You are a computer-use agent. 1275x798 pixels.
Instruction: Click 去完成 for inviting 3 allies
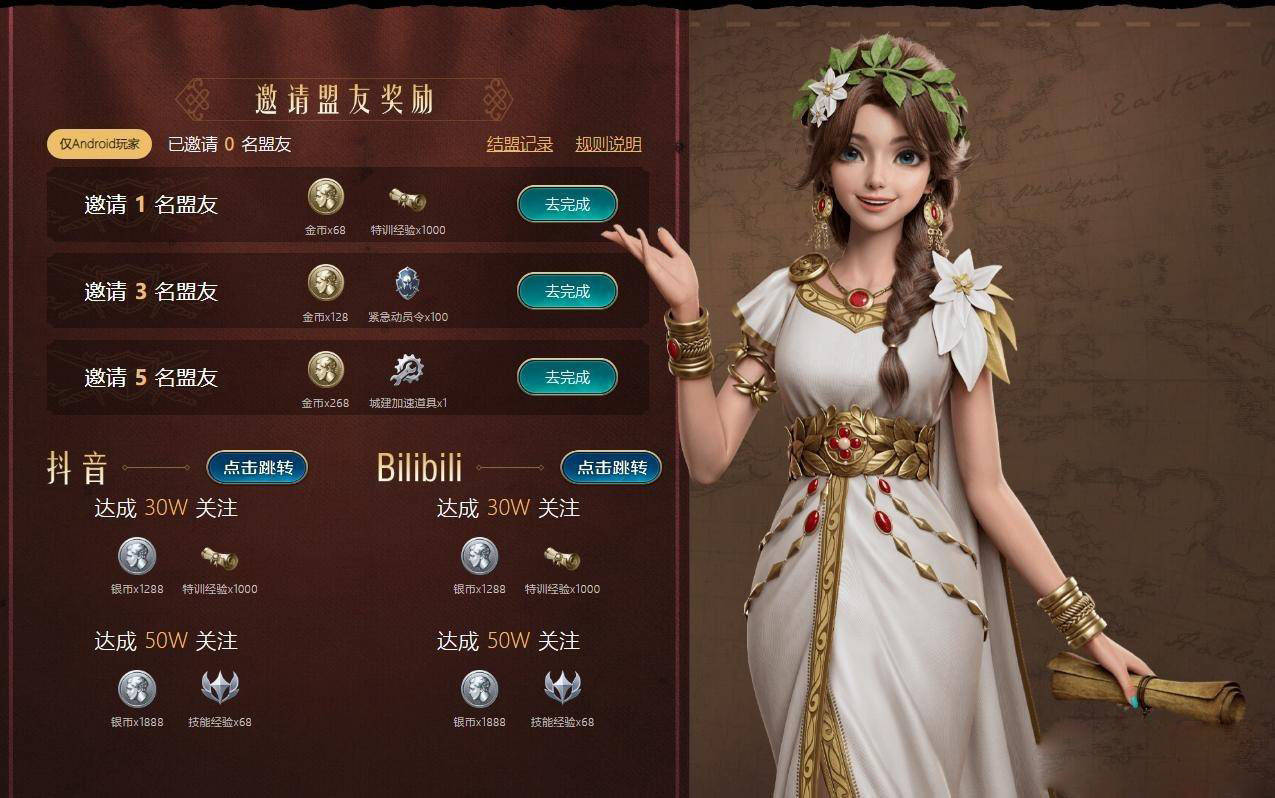pos(567,292)
